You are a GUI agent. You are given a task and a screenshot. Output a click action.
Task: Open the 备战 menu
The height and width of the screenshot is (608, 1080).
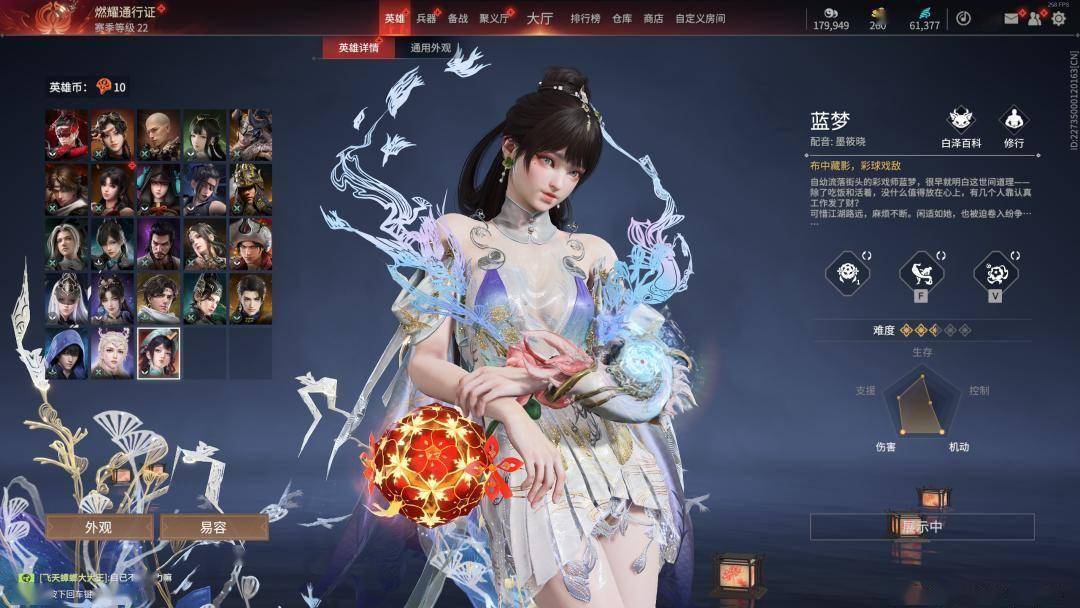pyautogui.click(x=458, y=18)
